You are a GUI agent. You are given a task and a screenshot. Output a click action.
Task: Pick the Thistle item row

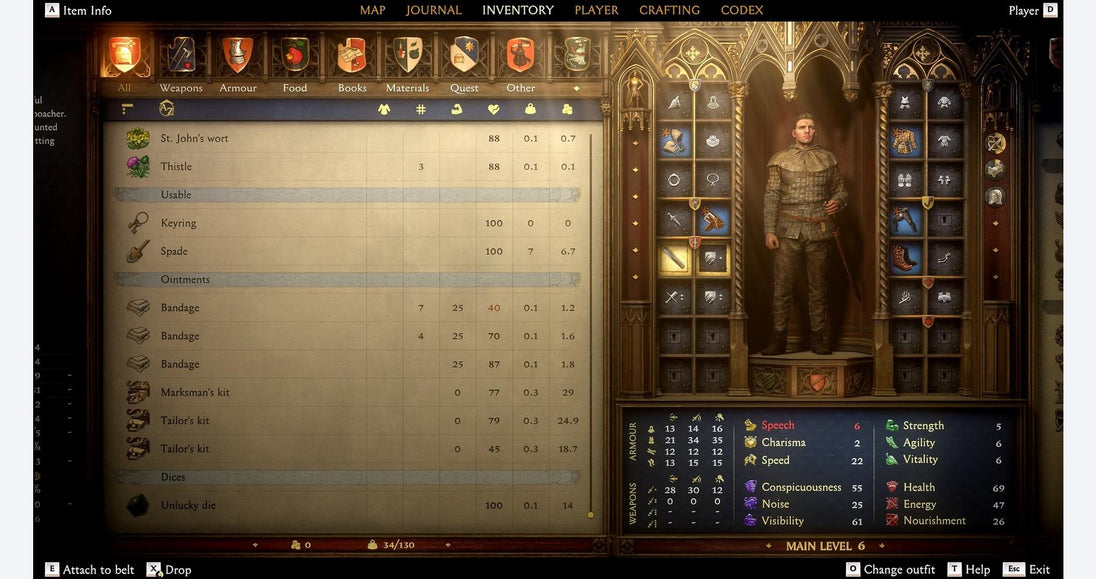tap(176, 166)
